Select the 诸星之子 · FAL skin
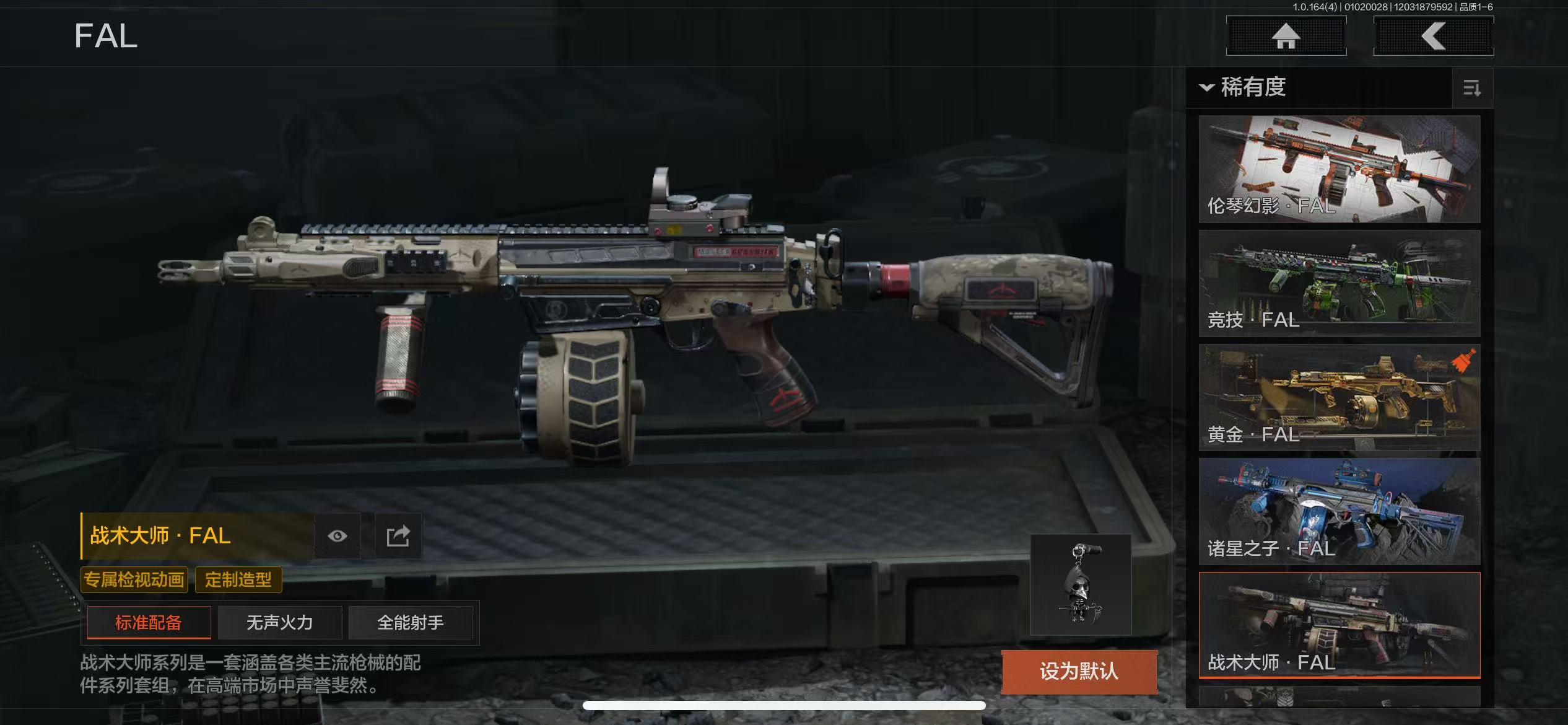 coord(1339,511)
